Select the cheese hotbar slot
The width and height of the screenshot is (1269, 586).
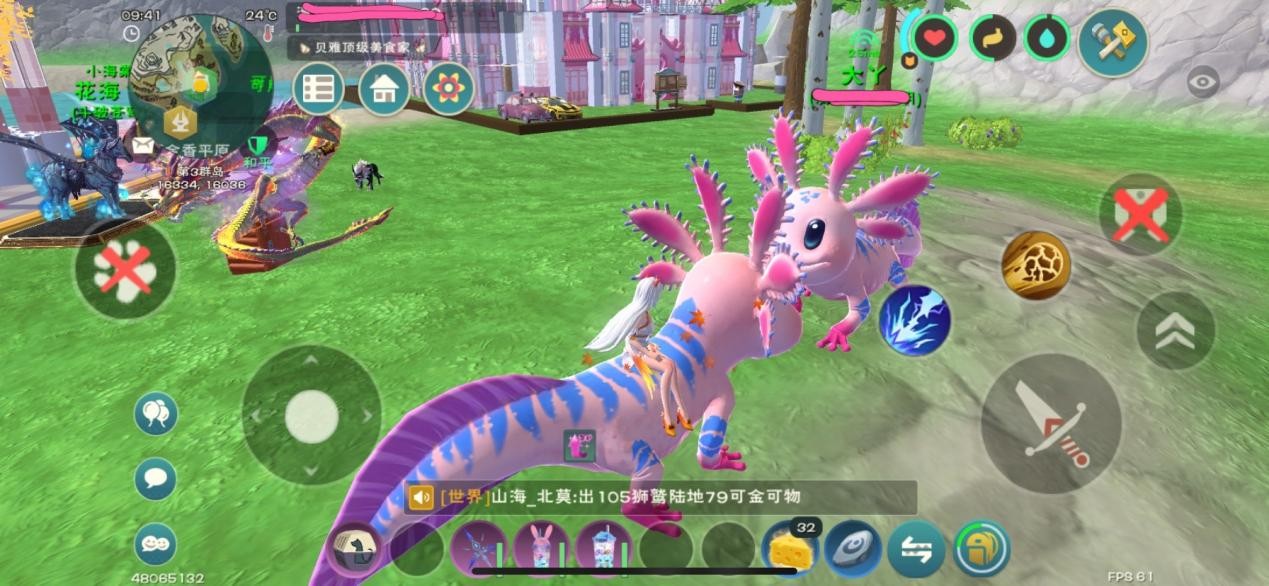tap(789, 549)
